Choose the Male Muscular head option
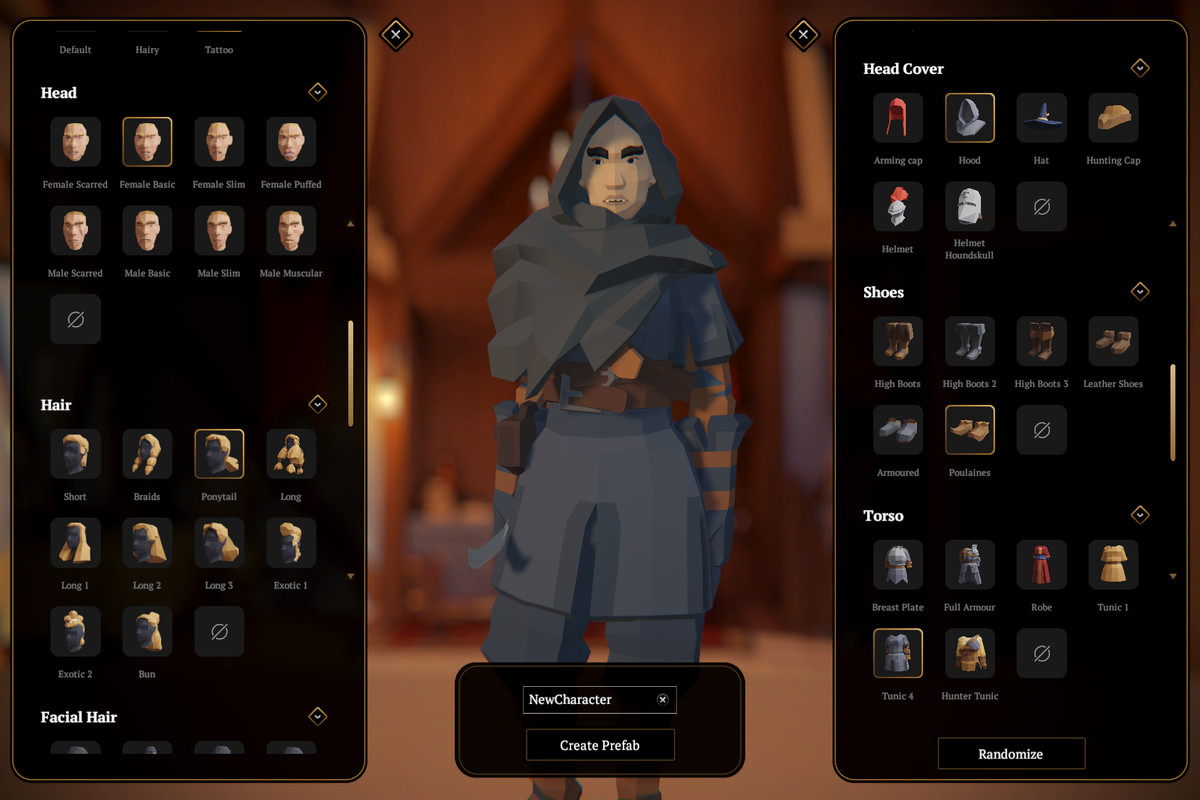This screenshot has height=800, width=1200. 291,231
